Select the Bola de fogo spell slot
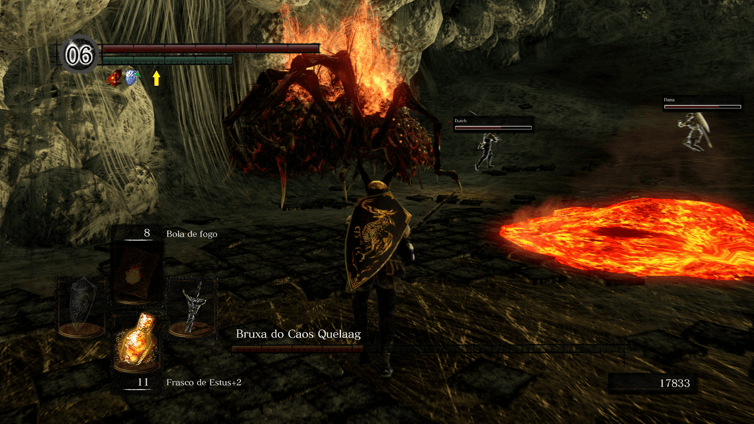 (x=136, y=272)
